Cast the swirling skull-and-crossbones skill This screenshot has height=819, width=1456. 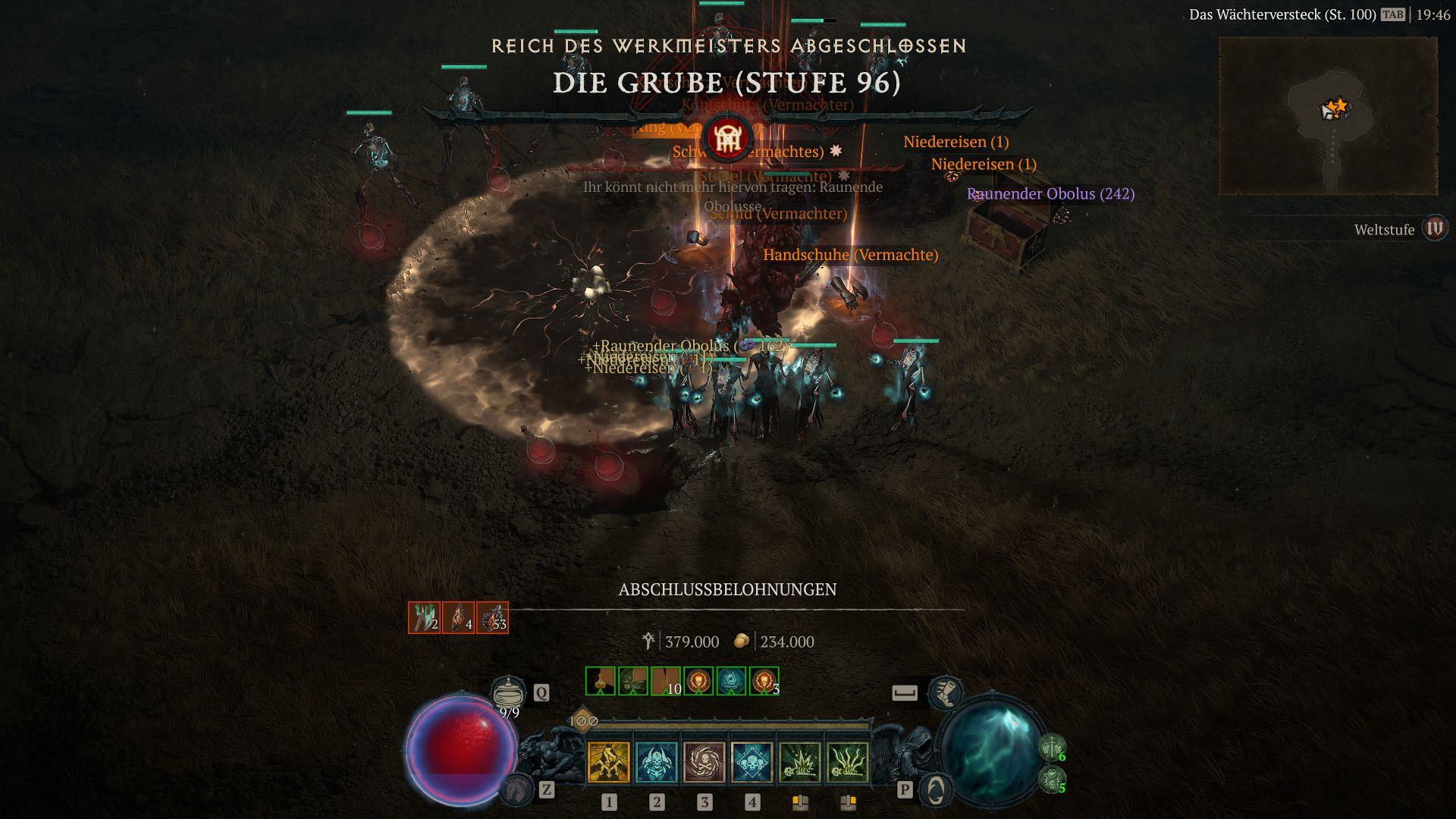point(704,761)
